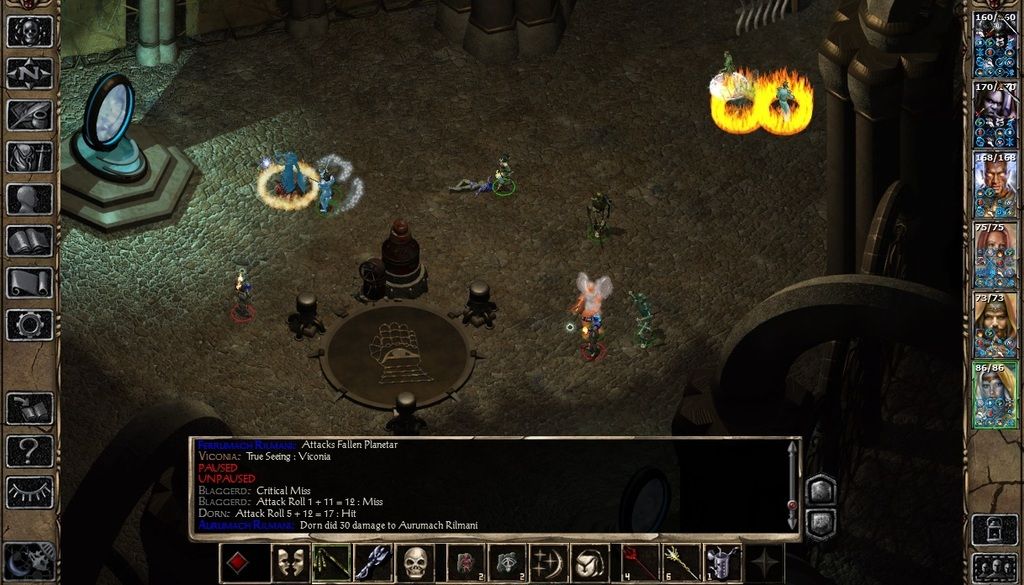
Task: Activate the skull ability icon
Action: pyautogui.click(x=416, y=563)
